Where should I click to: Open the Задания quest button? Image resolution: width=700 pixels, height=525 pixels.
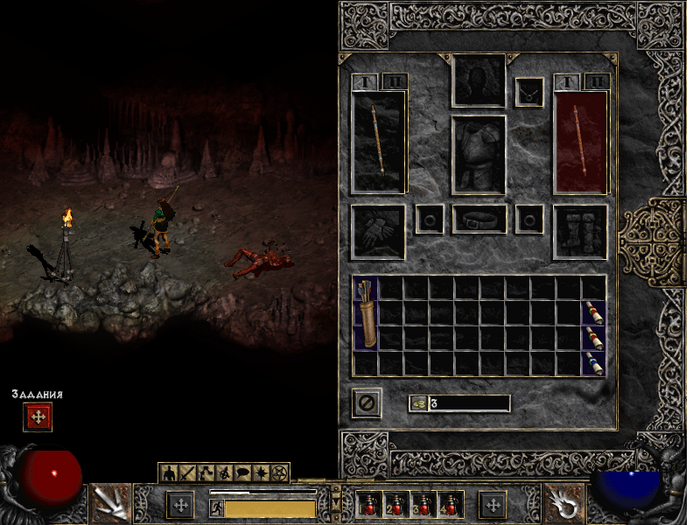point(38,418)
